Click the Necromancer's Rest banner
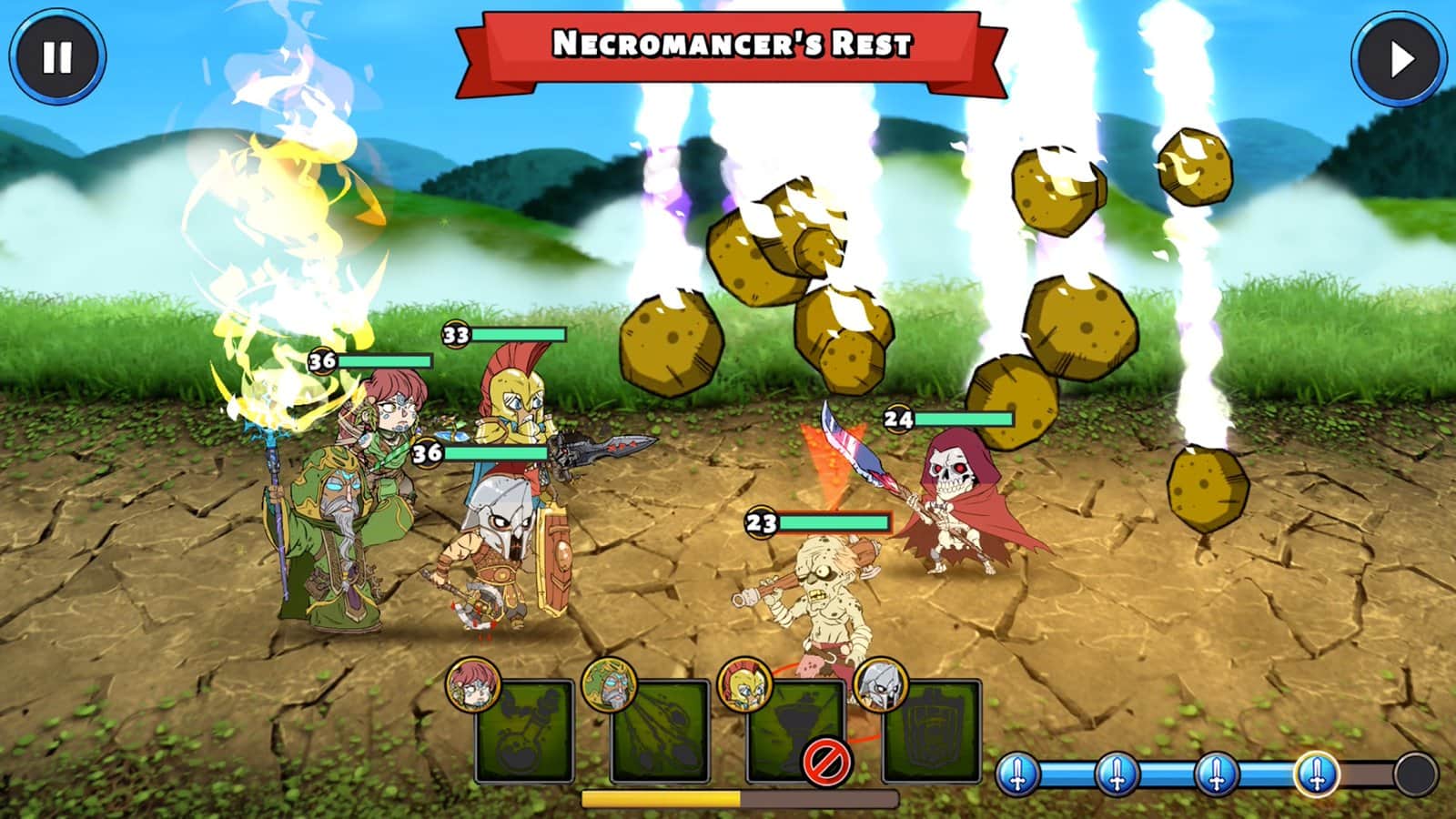 click(728, 41)
